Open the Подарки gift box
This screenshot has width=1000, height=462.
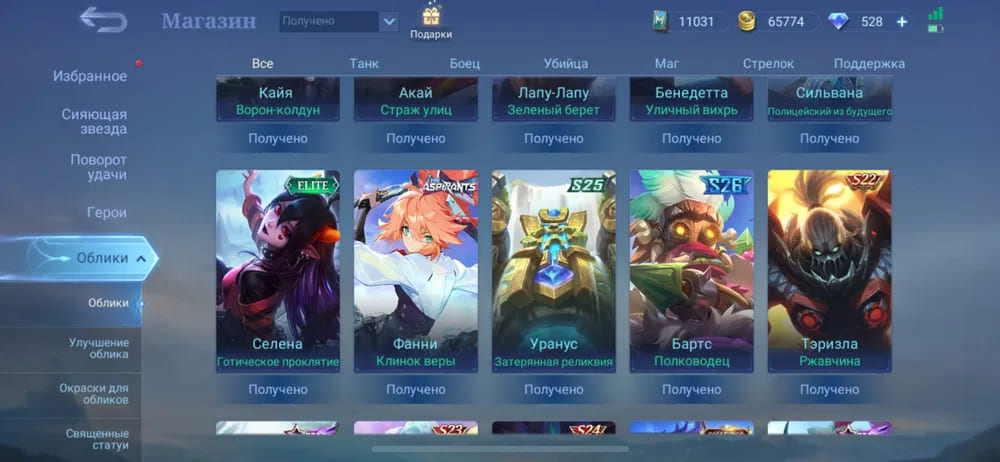tap(431, 20)
